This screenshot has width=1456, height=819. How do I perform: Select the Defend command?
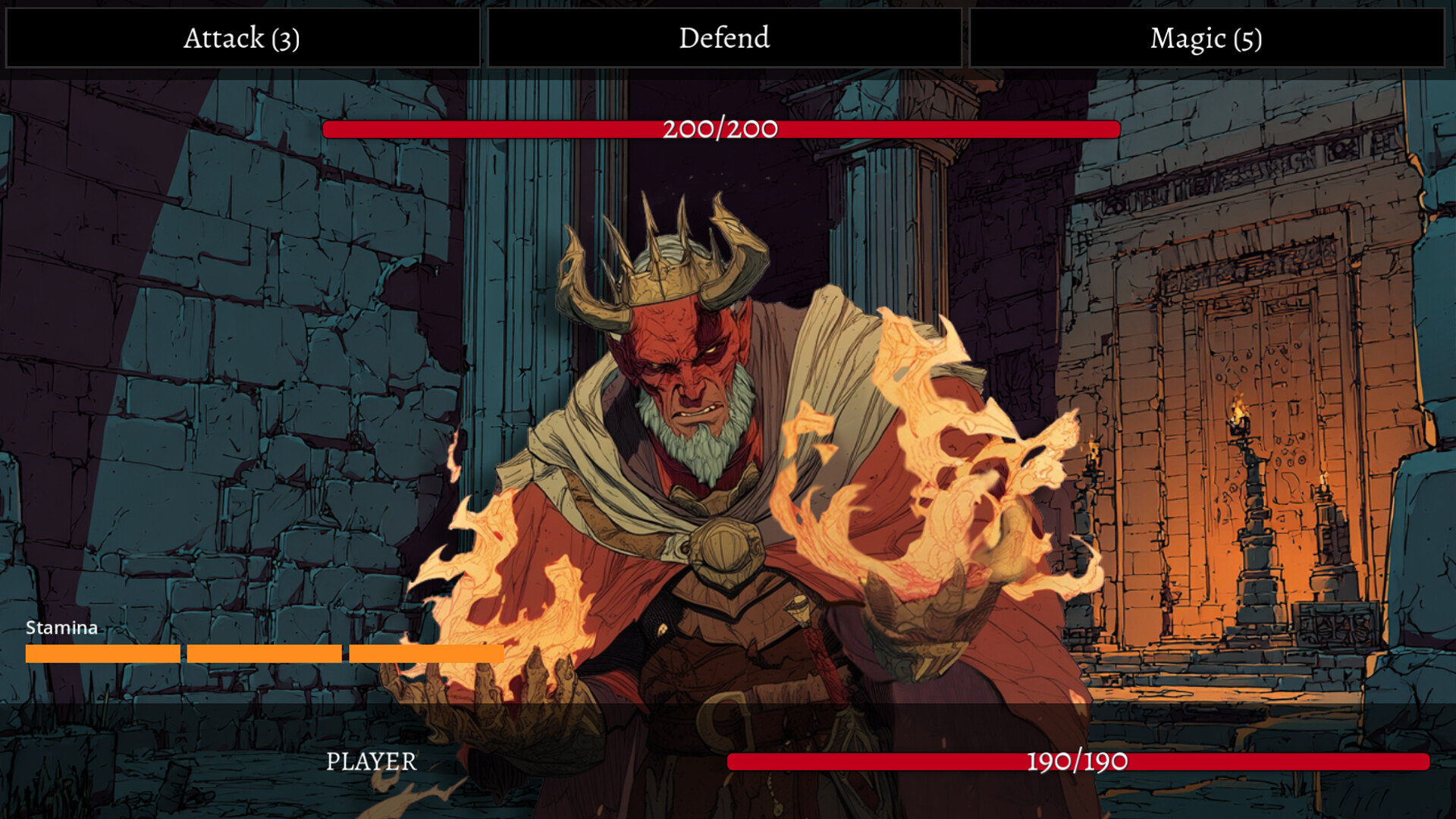click(724, 38)
